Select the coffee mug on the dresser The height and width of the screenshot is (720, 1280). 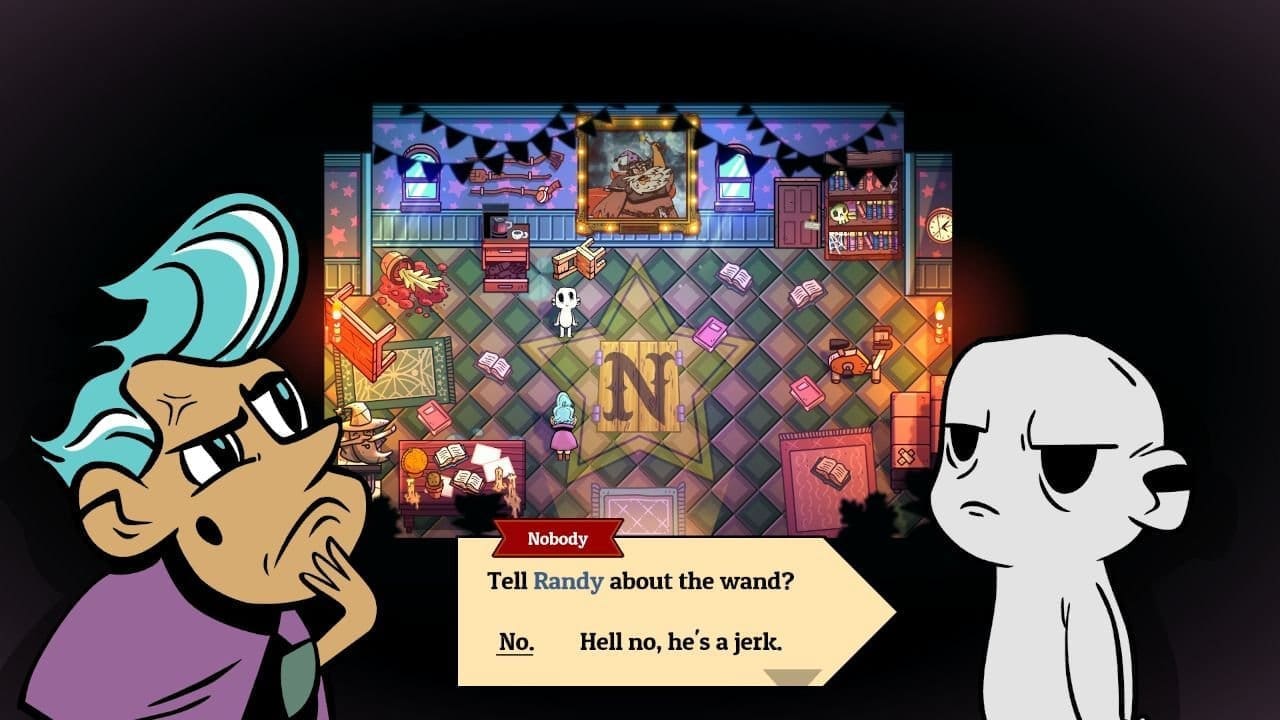coord(518,233)
